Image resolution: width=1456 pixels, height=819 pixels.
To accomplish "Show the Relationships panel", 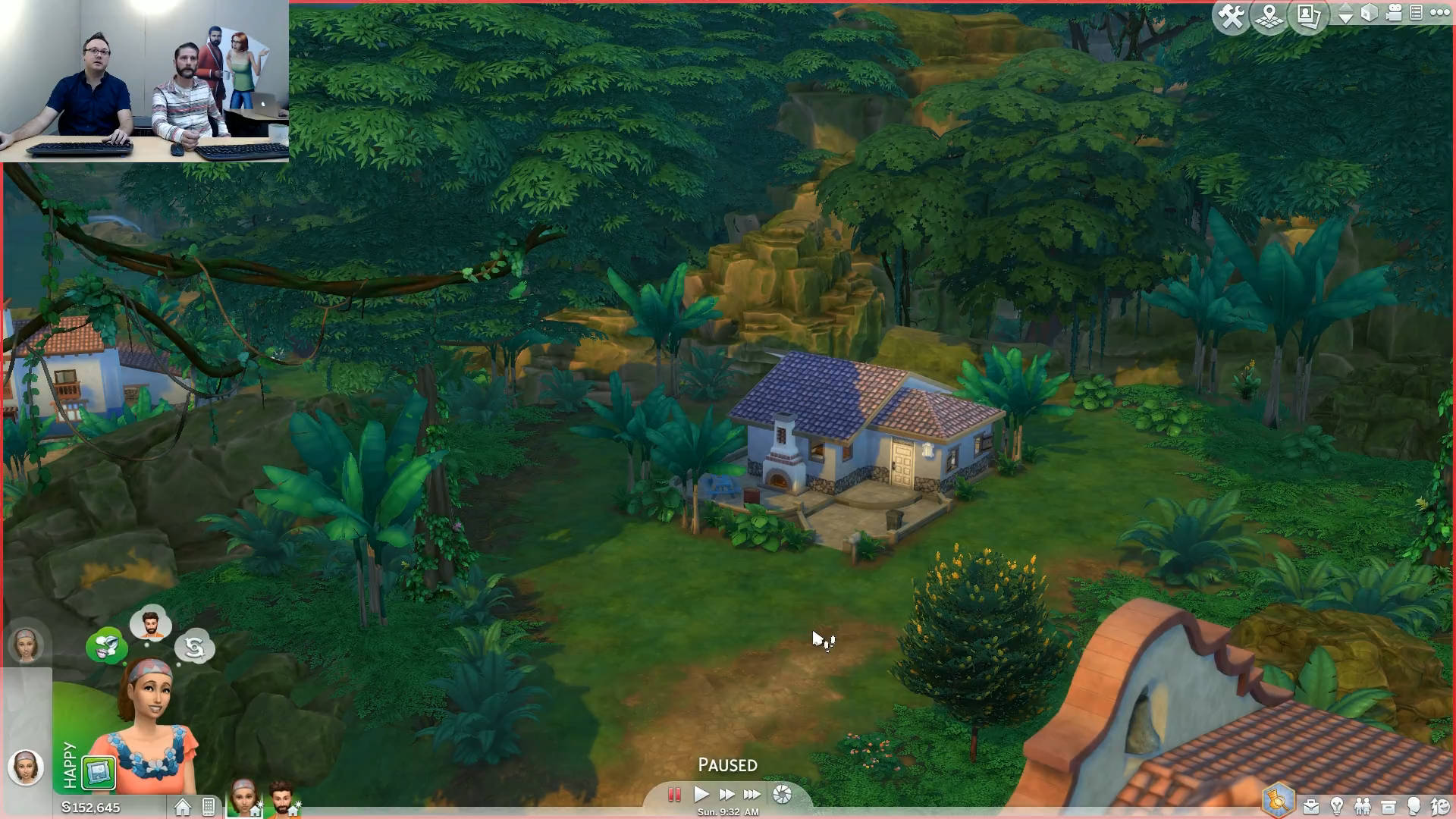I will click(x=1363, y=806).
